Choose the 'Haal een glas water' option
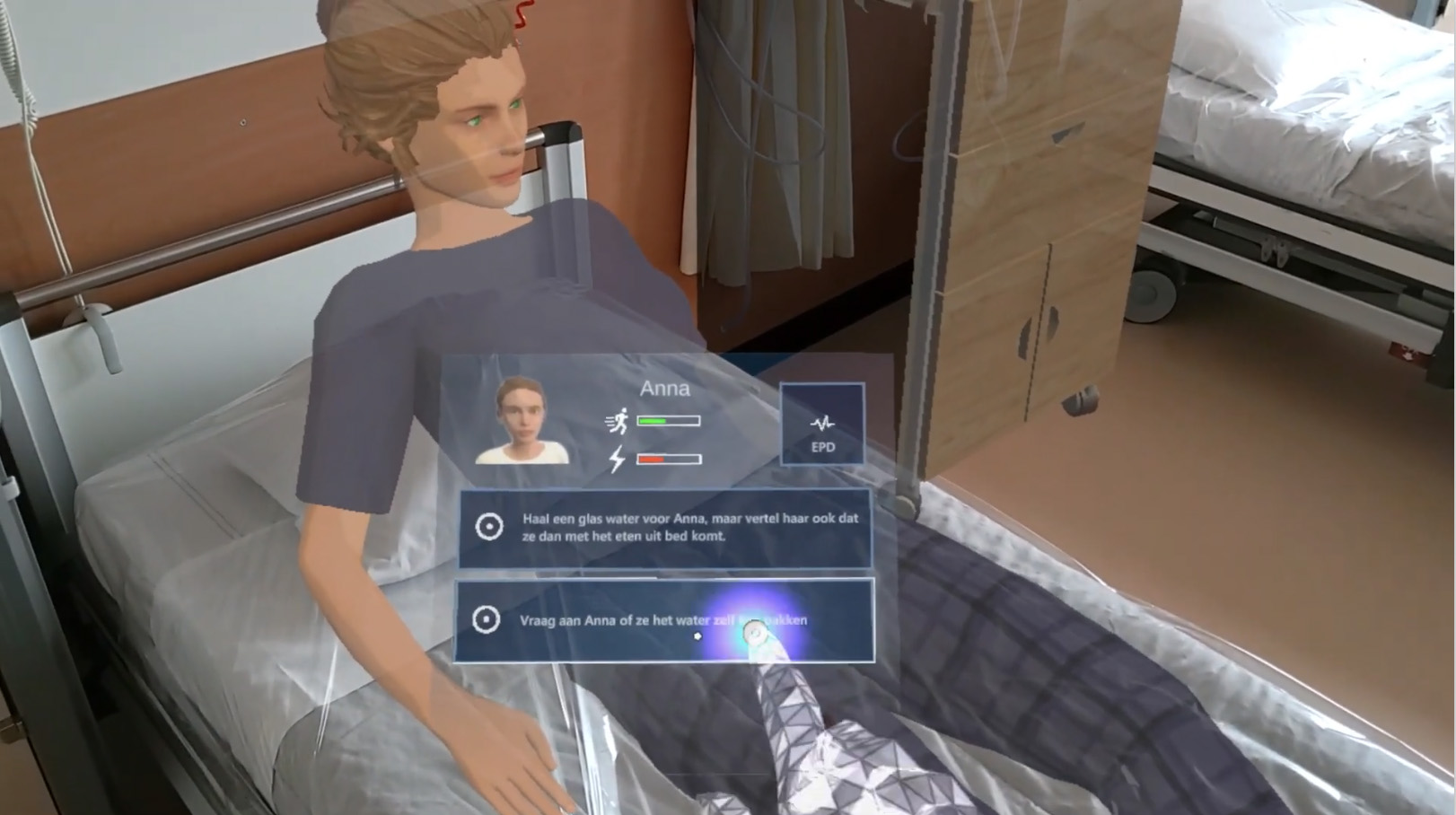Image resolution: width=1456 pixels, height=815 pixels. (x=664, y=528)
